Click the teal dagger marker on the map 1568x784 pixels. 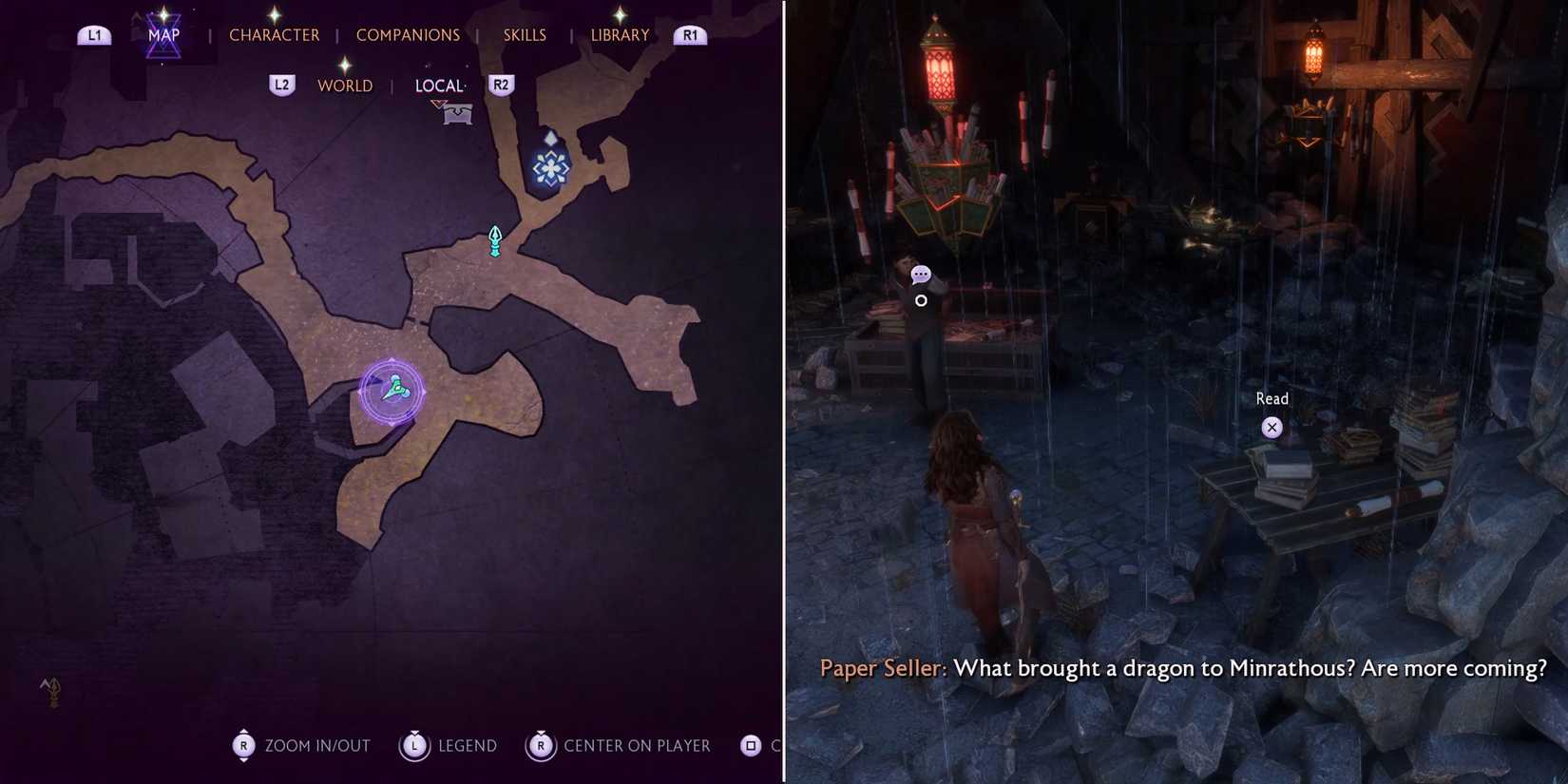pyautogui.click(x=494, y=240)
